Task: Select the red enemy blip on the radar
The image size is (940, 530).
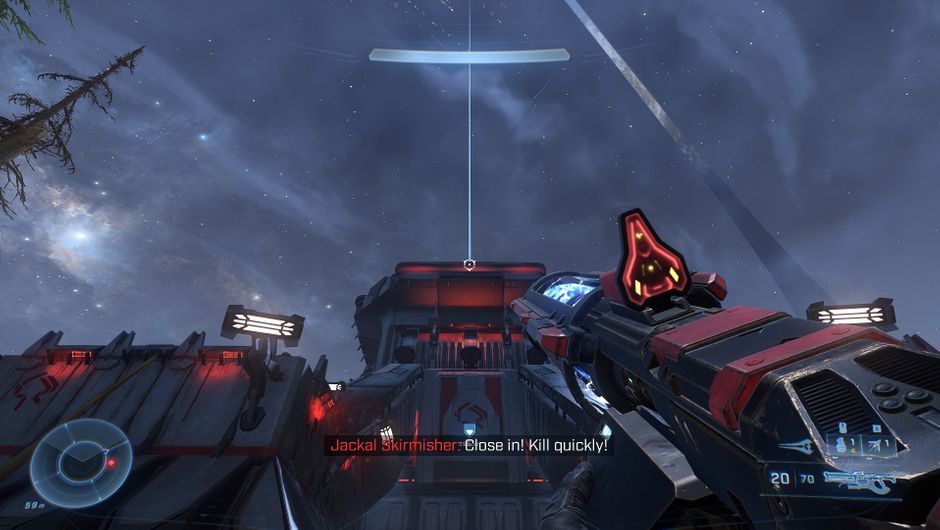Action: coord(111,463)
